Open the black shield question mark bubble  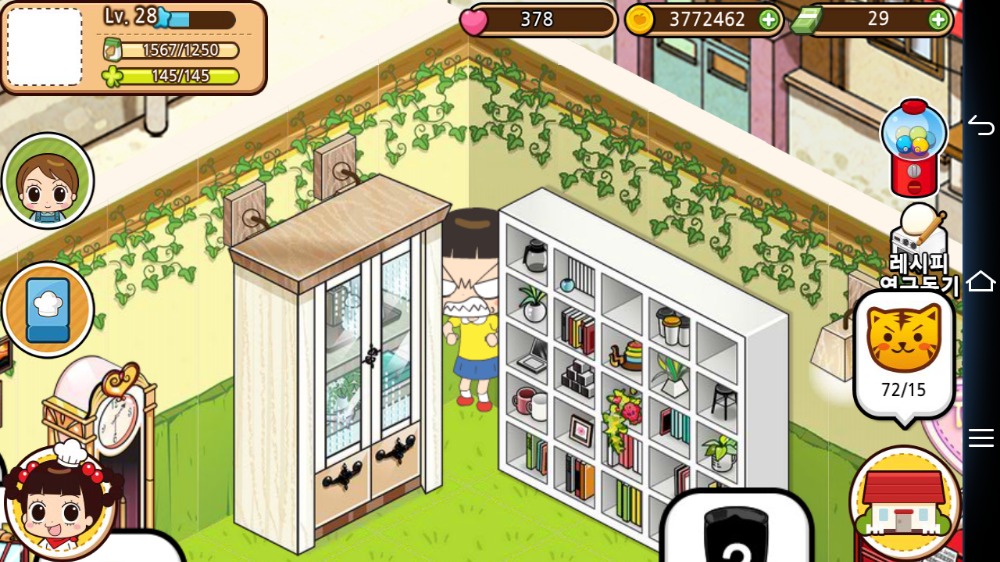pos(735,530)
